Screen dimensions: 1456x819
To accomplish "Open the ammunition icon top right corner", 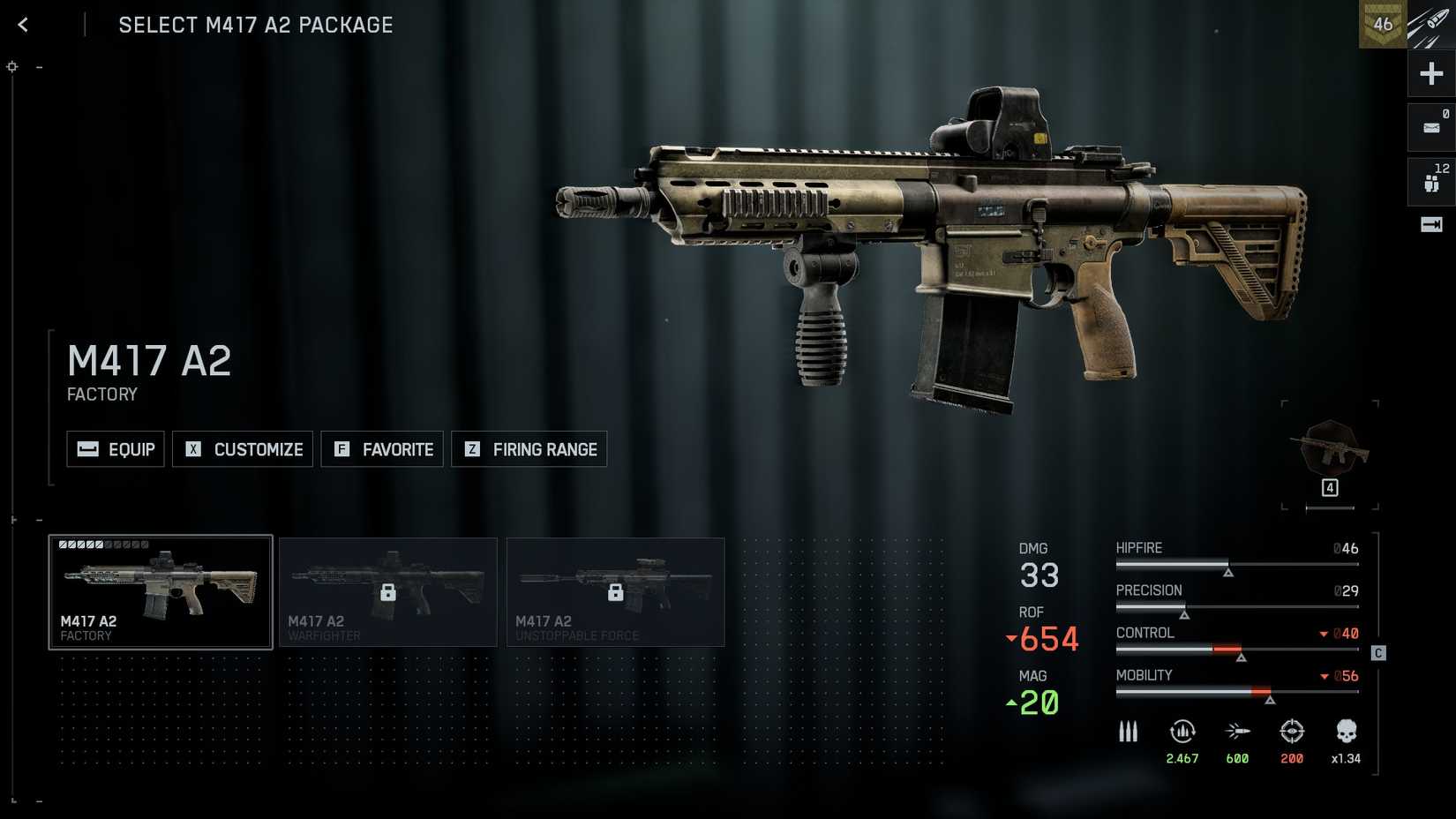I will [1431, 24].
